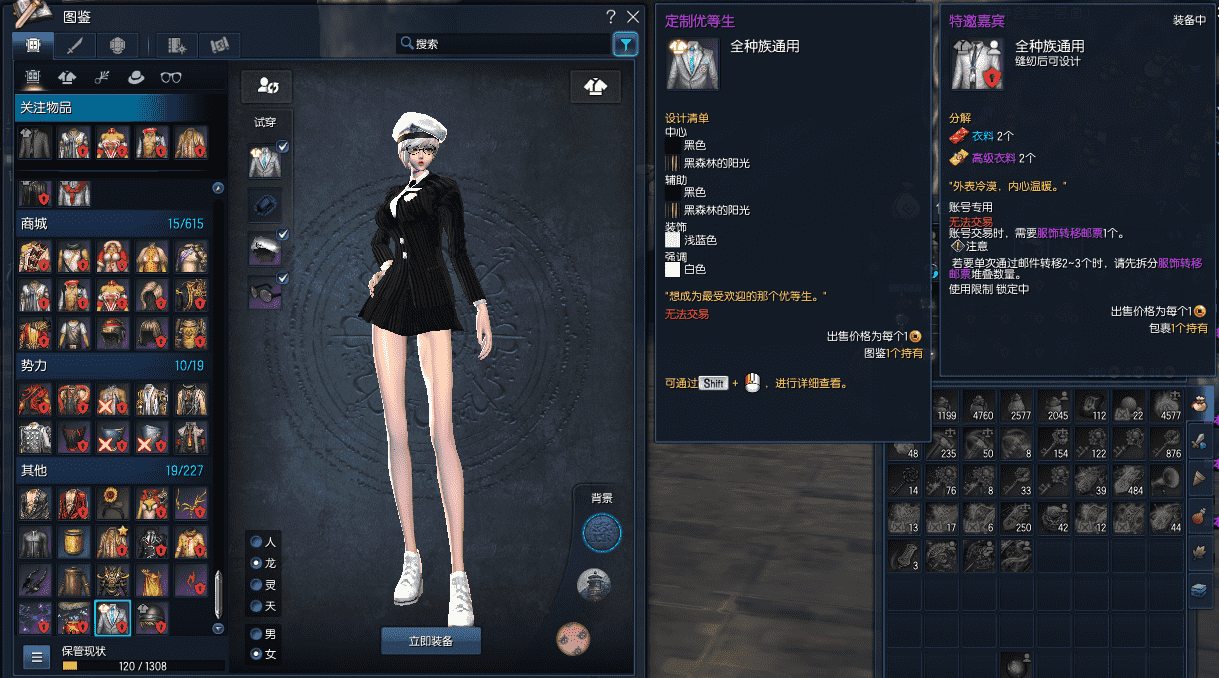Toggle the glasses try-on slot
This screenshot has width=1219, height=678.
coord(265,293)
